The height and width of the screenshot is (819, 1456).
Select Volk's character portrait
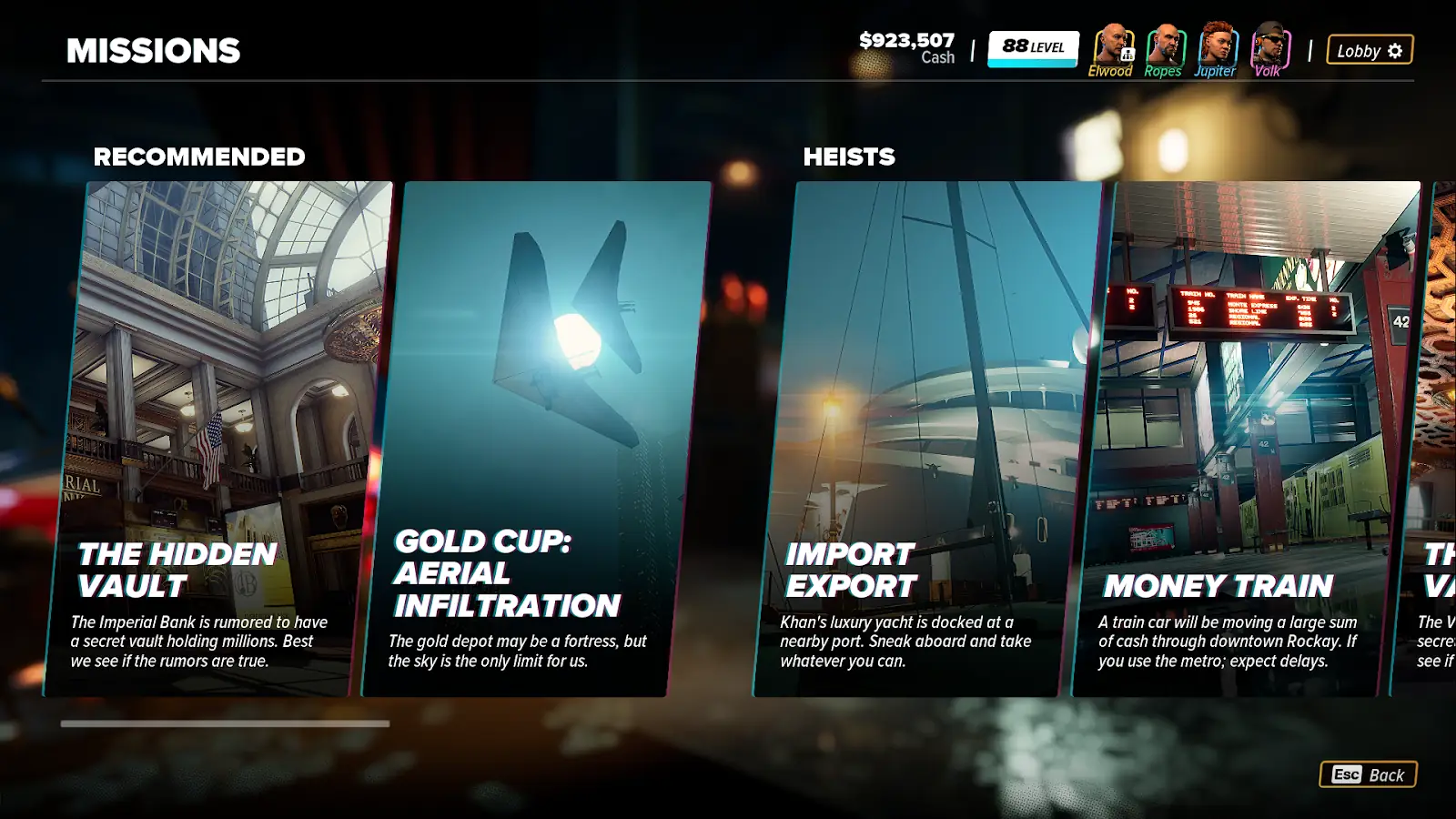[1269, 45]
